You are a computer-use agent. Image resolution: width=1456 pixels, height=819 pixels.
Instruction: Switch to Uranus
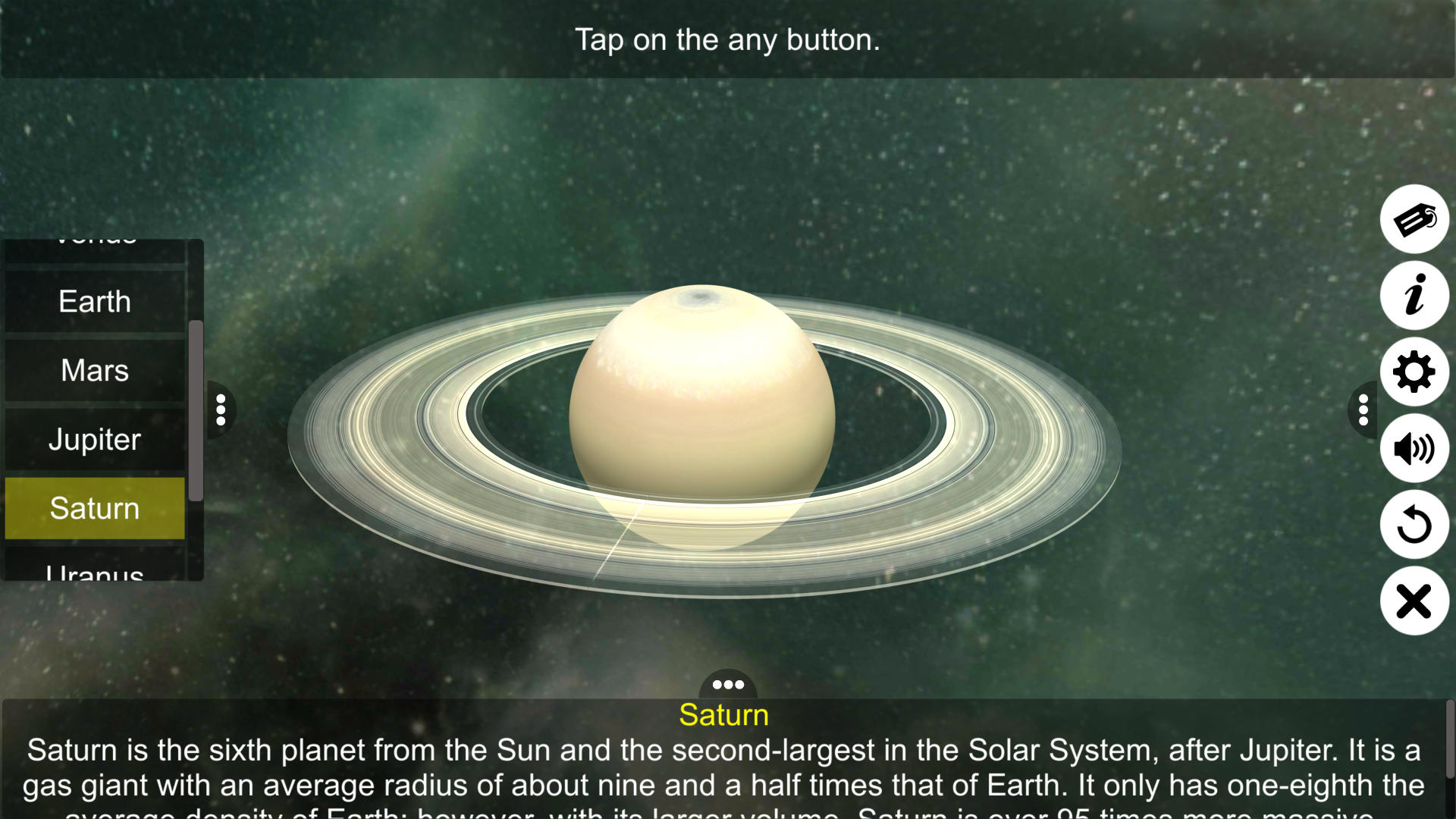point(94,573)
